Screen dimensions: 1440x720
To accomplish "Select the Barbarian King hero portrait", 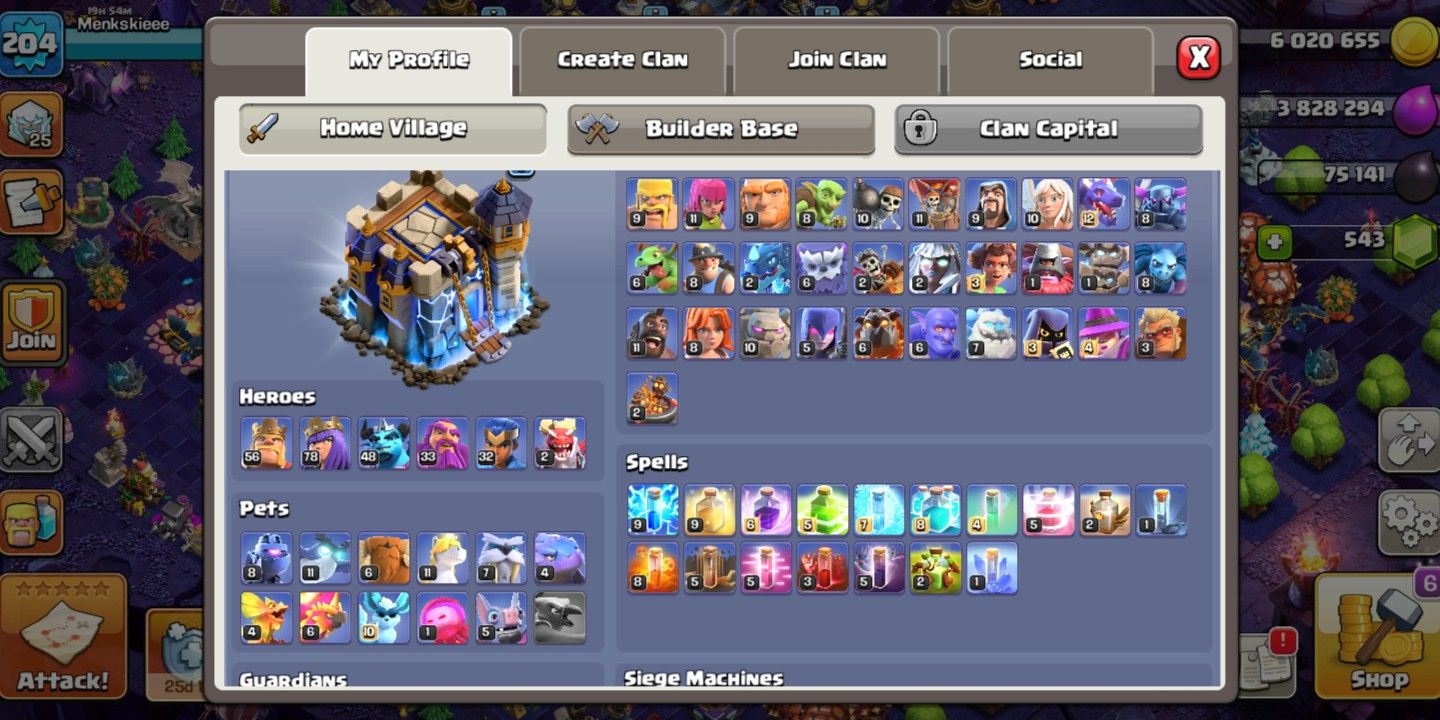I will (266, 443).
